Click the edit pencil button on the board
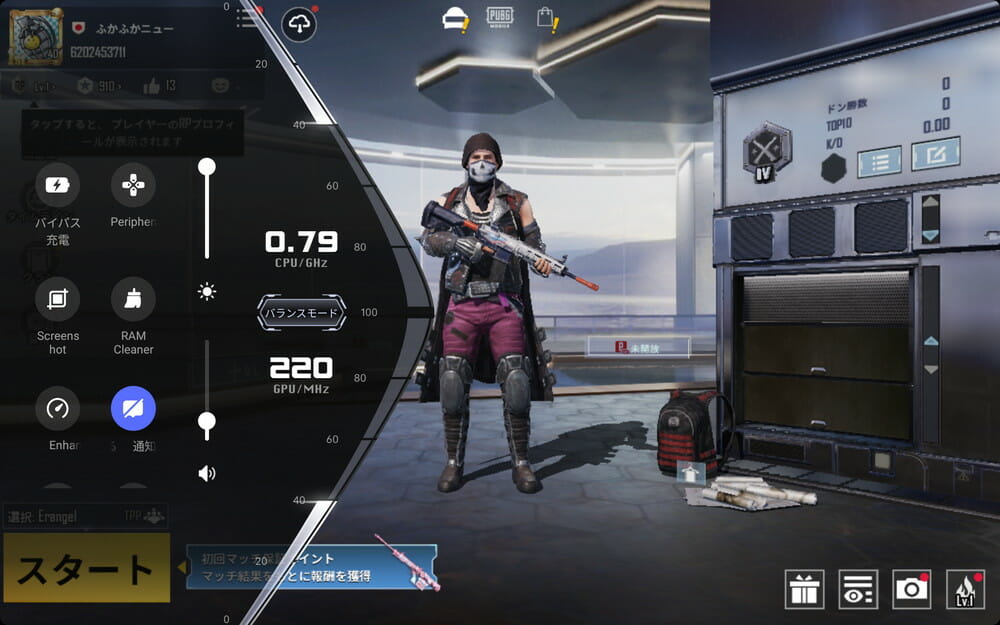This screenshot has width=1000, height=625. pyautogui.click(x=935, y=153)
